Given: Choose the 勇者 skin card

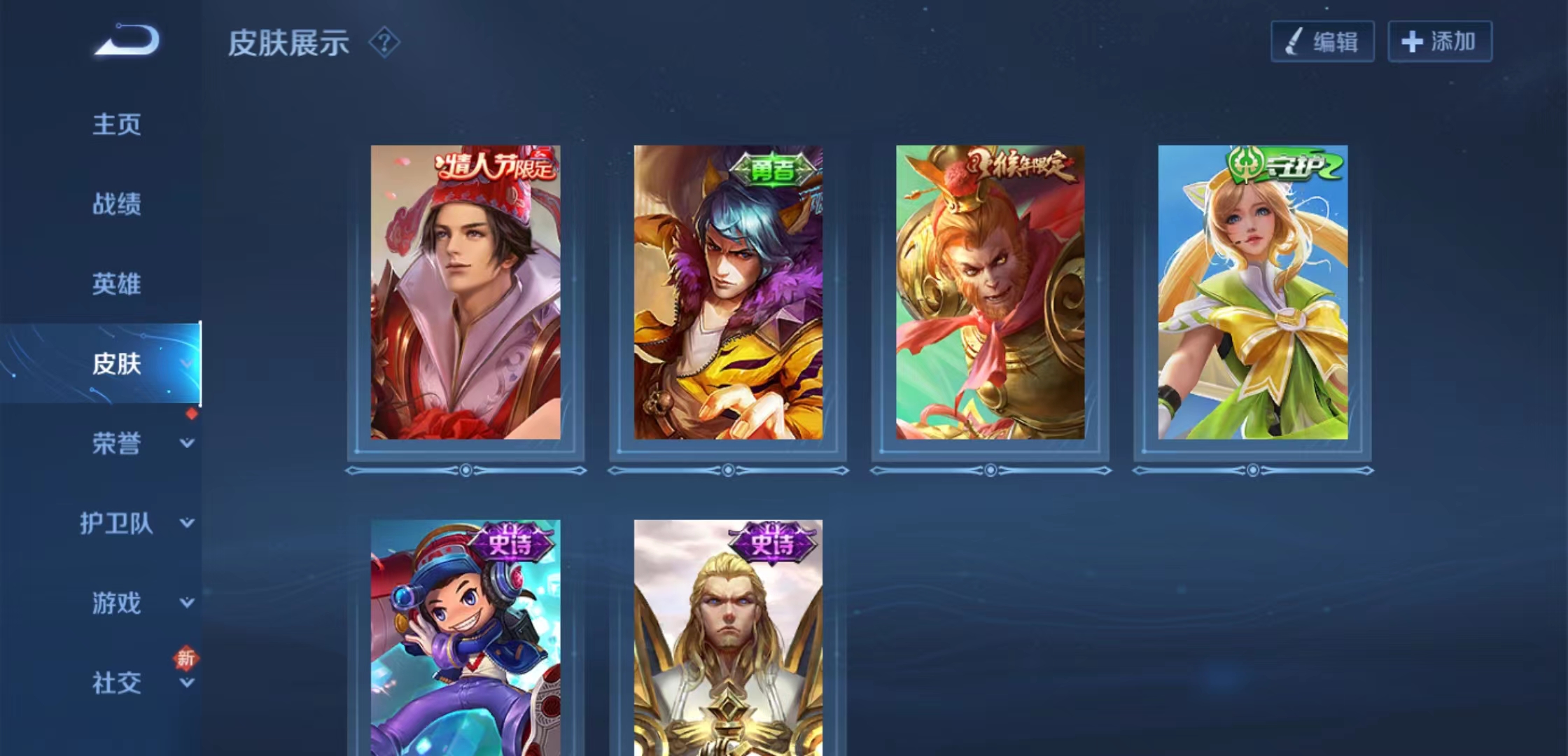Looking at the screenshot, I should coord(728,293).
